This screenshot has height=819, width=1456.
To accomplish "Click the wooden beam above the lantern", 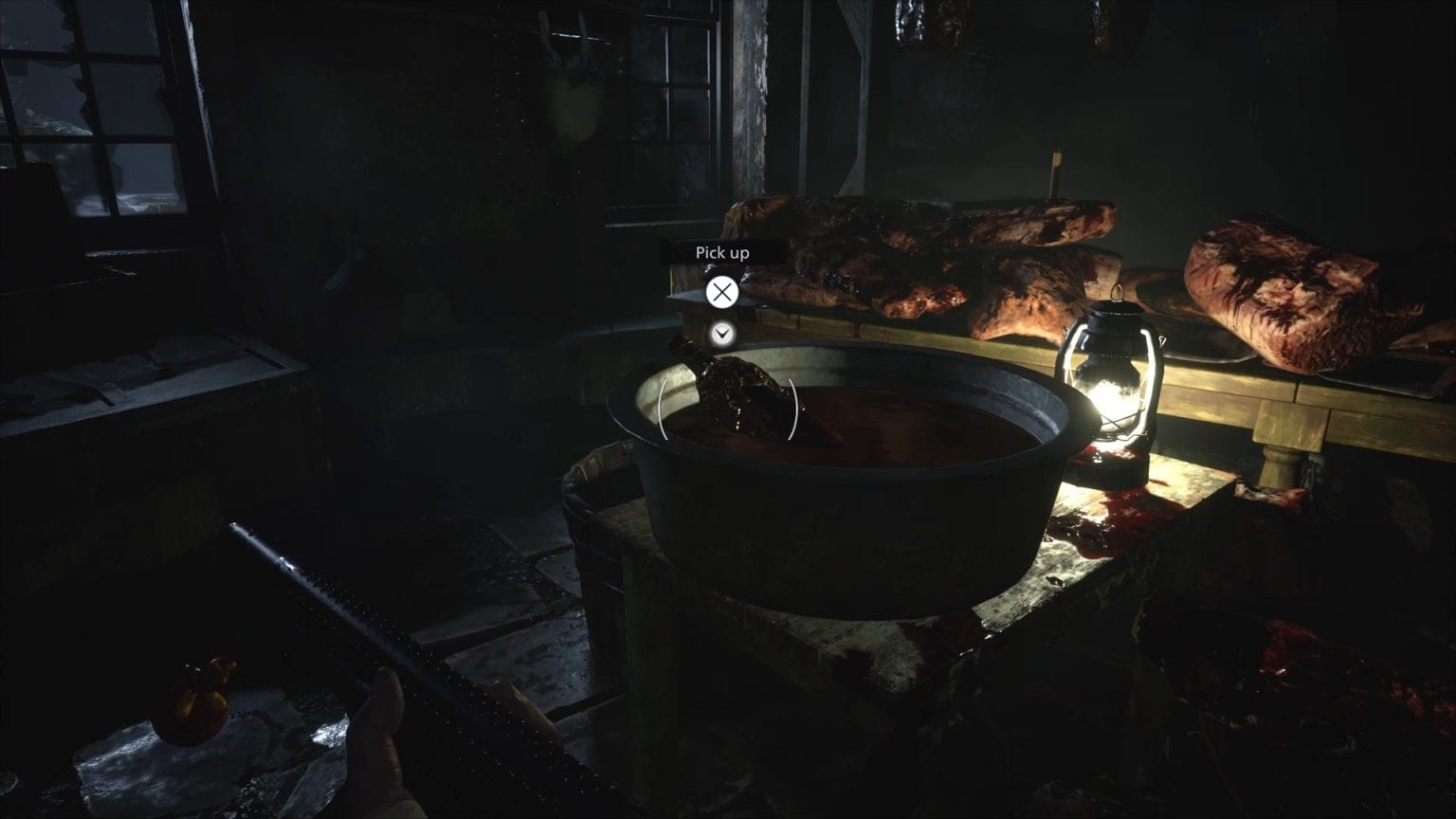I will (1057, 171).
